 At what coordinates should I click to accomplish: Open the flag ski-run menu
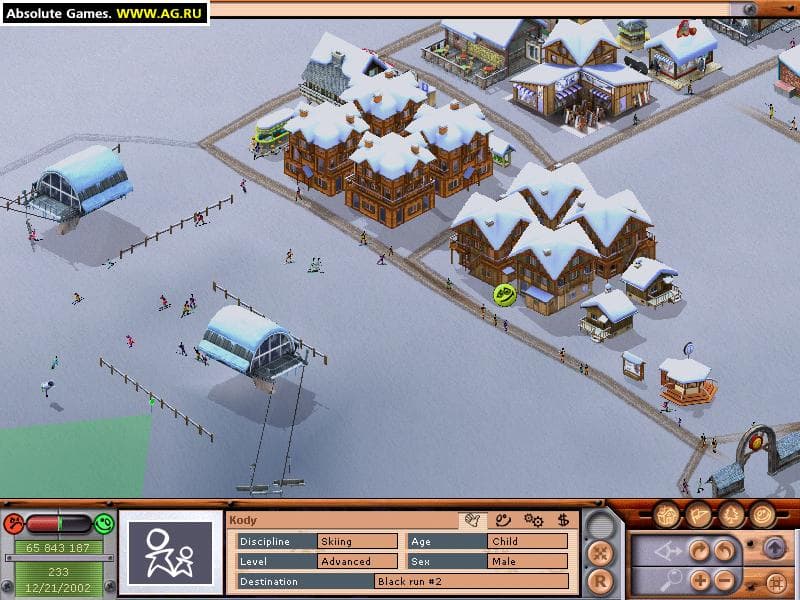(x=700, y=515)
